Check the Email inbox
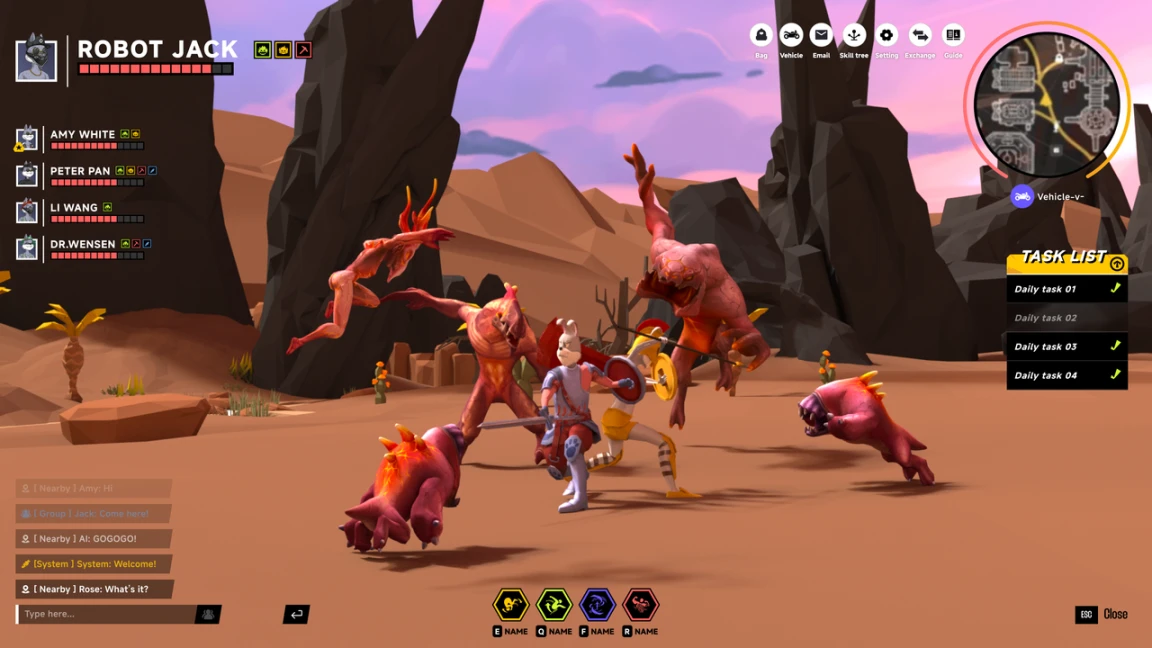Screen dimensions: 1152x648 pos(821,35)
